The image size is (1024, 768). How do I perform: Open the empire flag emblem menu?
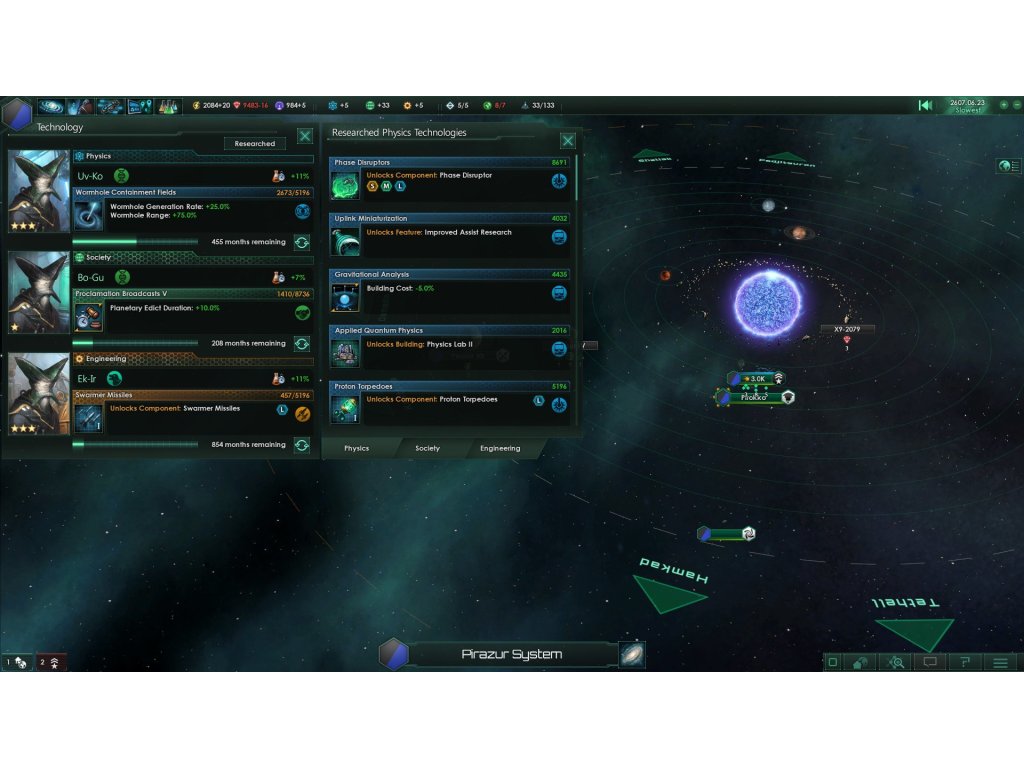(16, 114)
